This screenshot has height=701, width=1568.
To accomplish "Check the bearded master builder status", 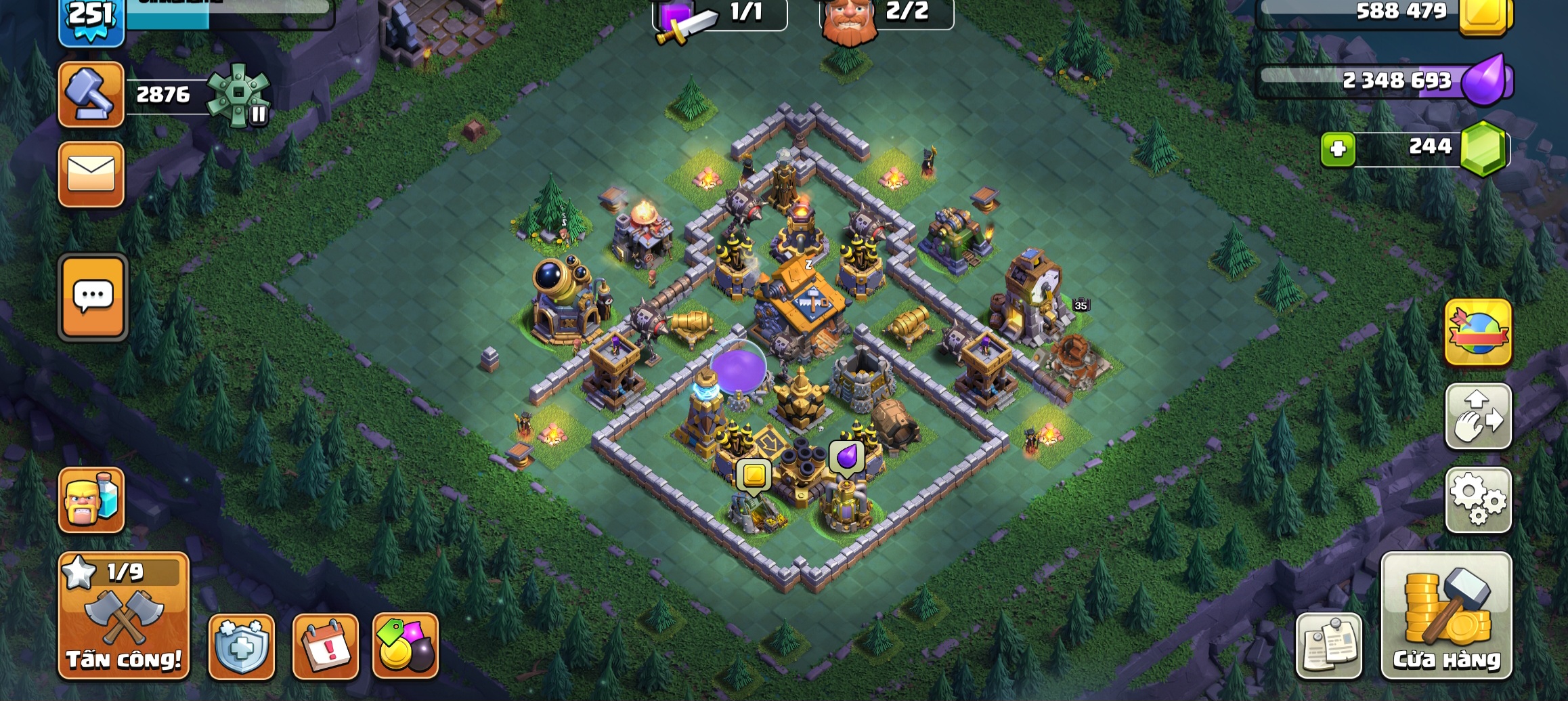I will point(849,20).
